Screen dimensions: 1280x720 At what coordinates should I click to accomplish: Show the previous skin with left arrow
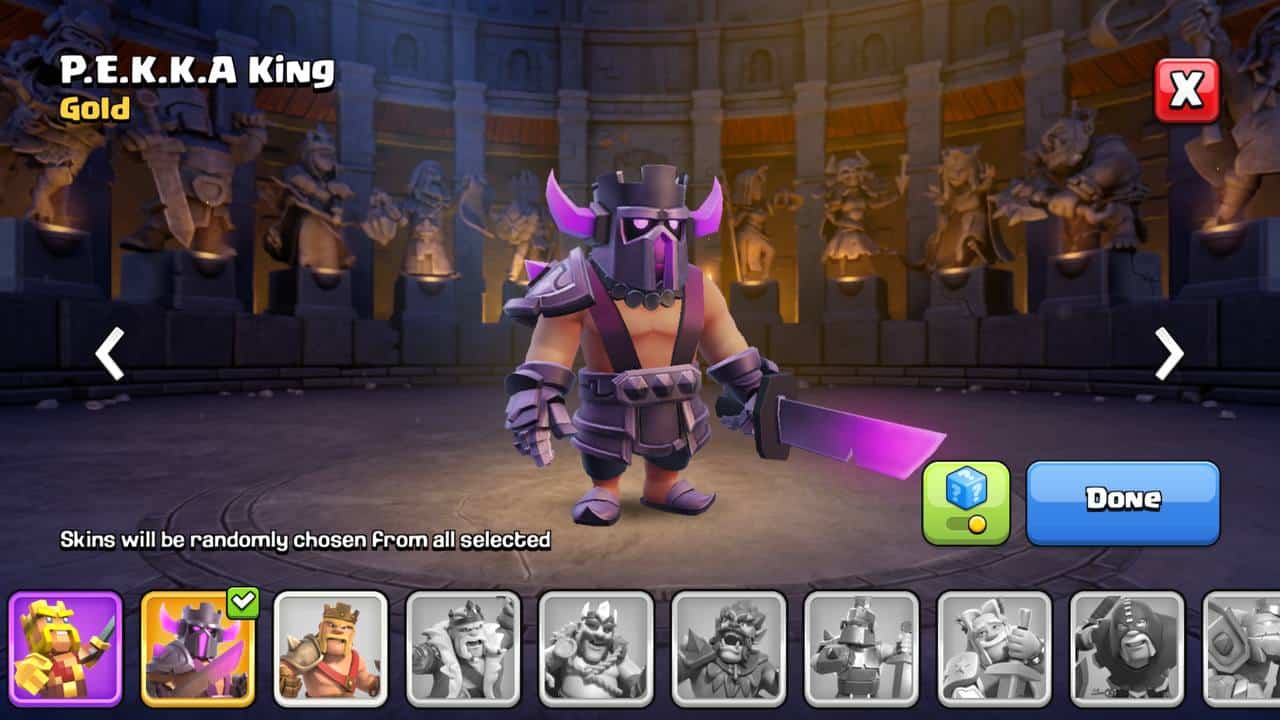110,353
